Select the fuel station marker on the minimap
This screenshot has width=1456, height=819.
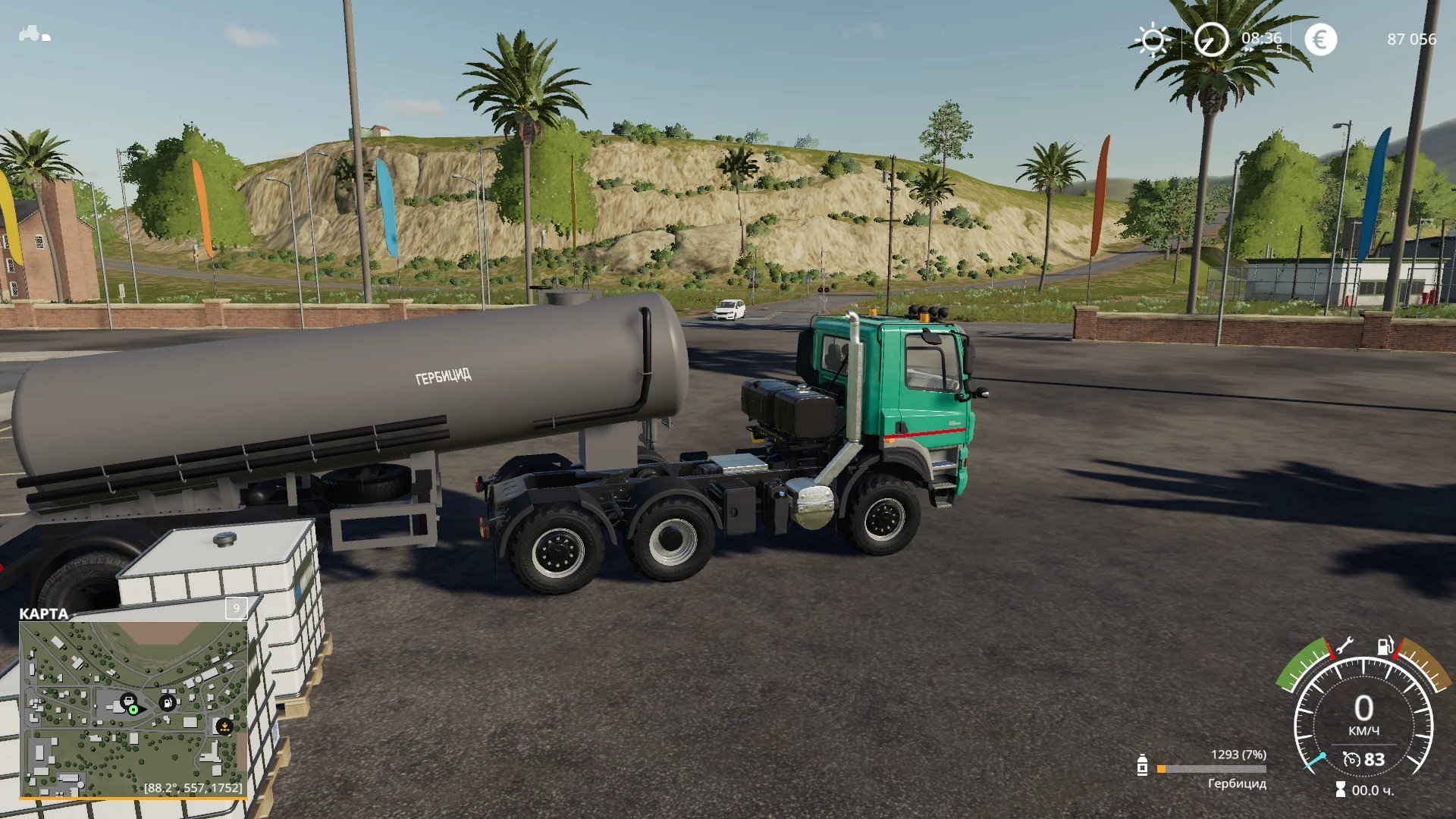tap(168, 702)
